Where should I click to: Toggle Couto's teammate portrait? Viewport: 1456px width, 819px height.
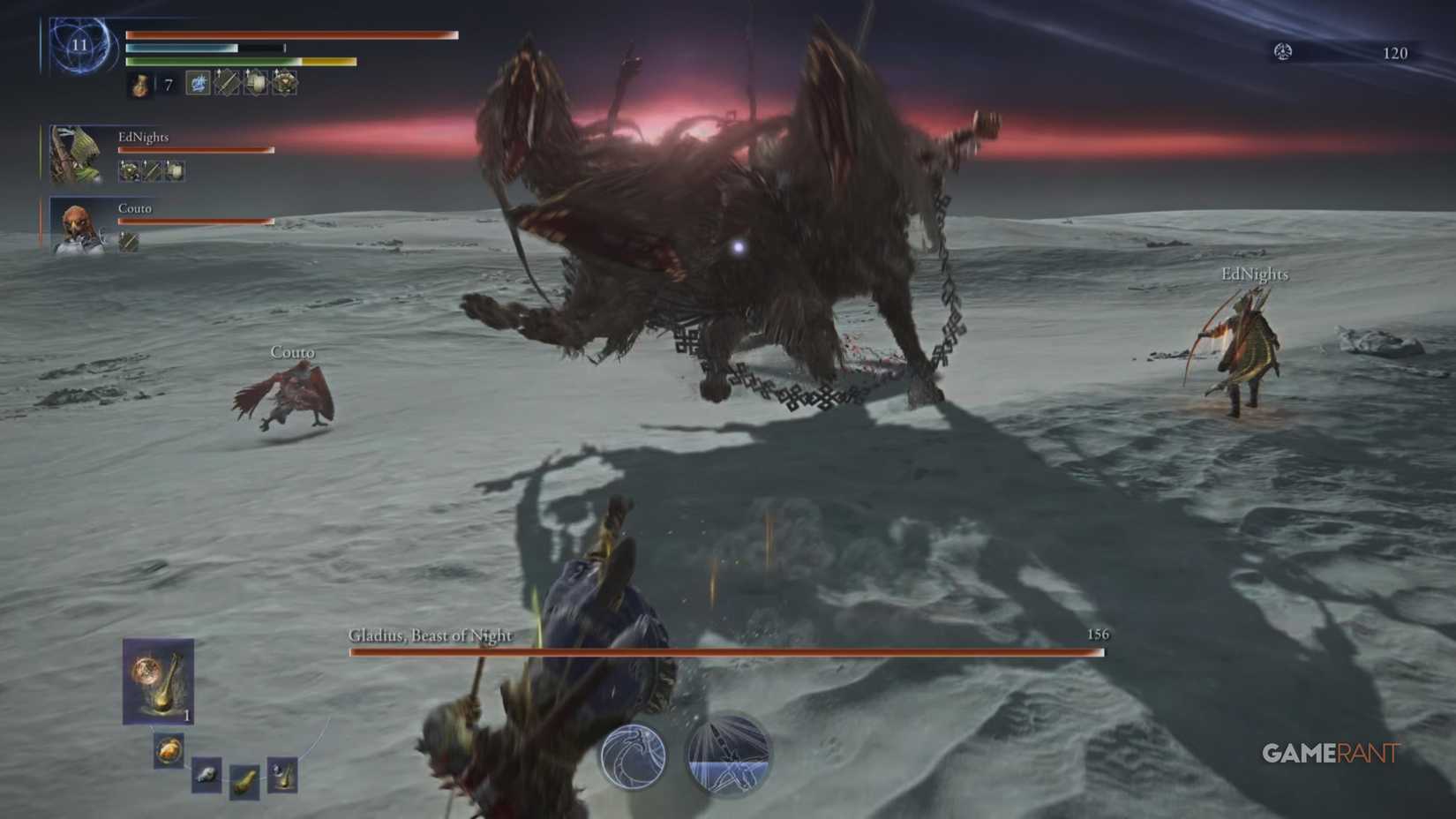78,228
